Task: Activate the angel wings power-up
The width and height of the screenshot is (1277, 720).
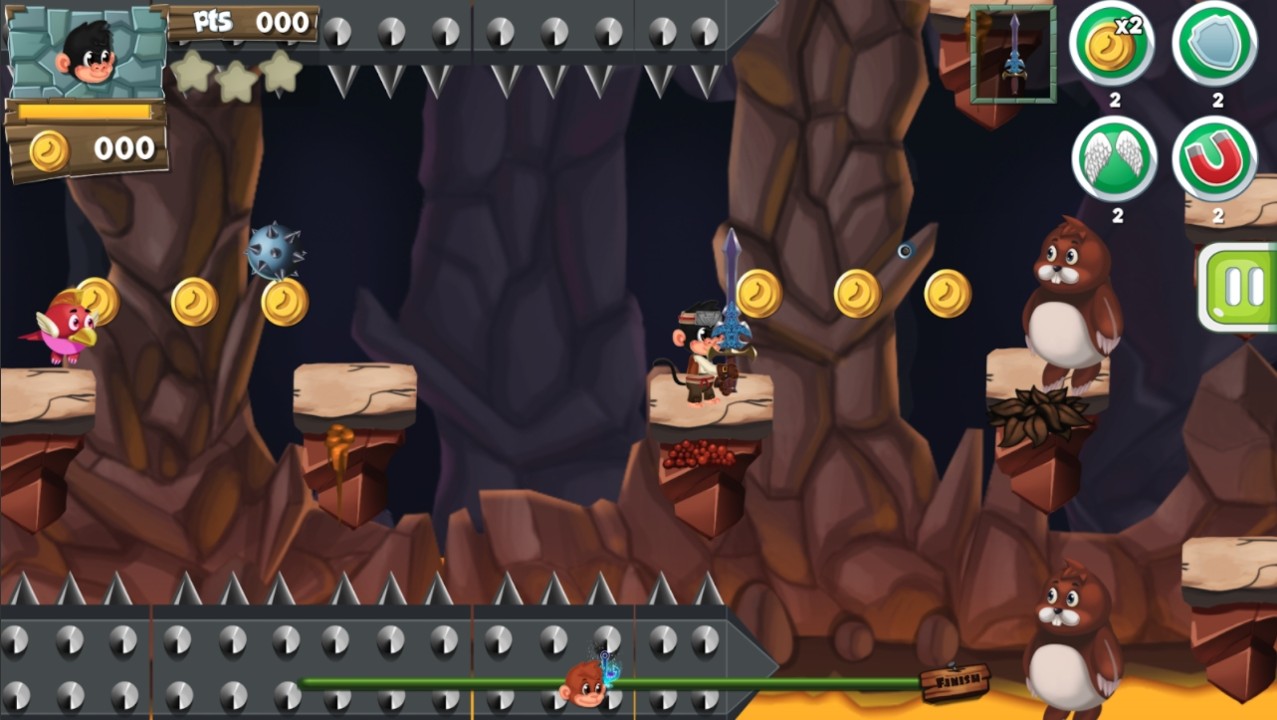Action: tap(1114, 159)
